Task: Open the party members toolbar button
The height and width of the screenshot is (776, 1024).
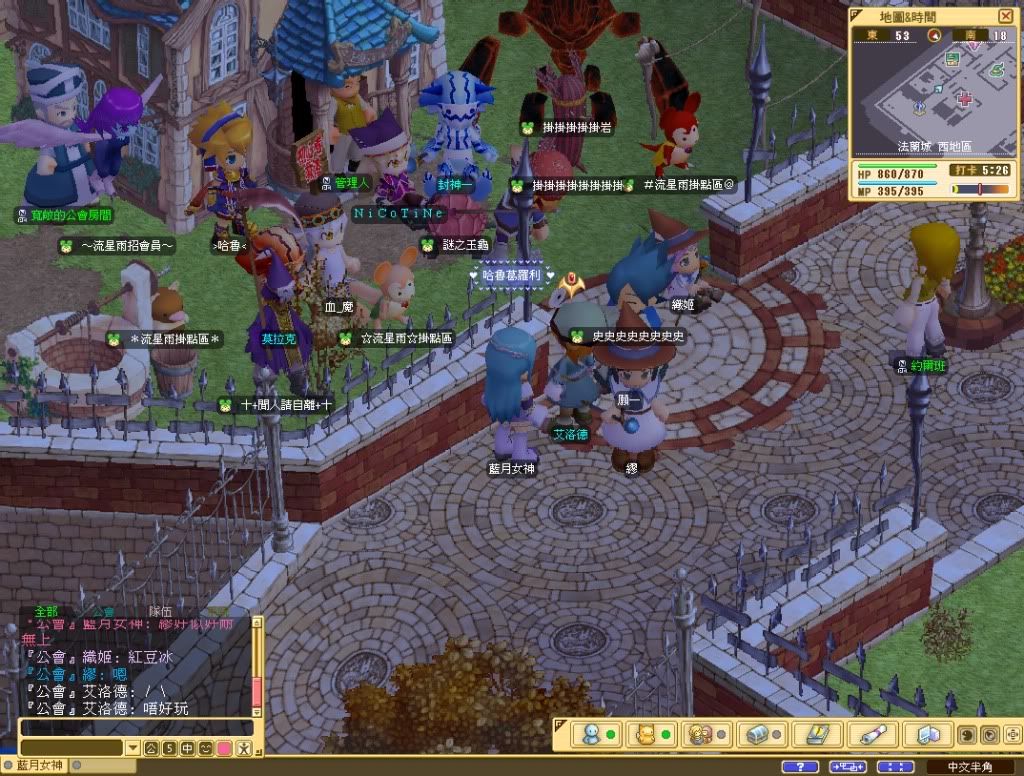Action: 700,734
